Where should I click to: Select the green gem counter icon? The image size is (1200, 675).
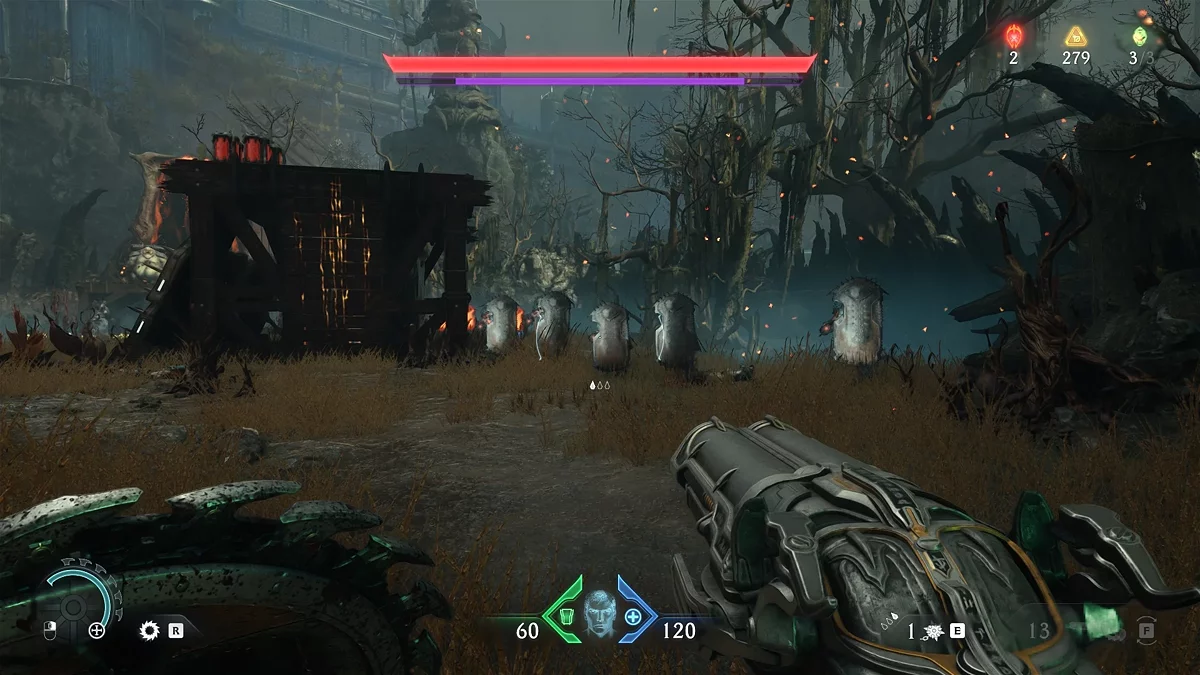point(1138,37)
